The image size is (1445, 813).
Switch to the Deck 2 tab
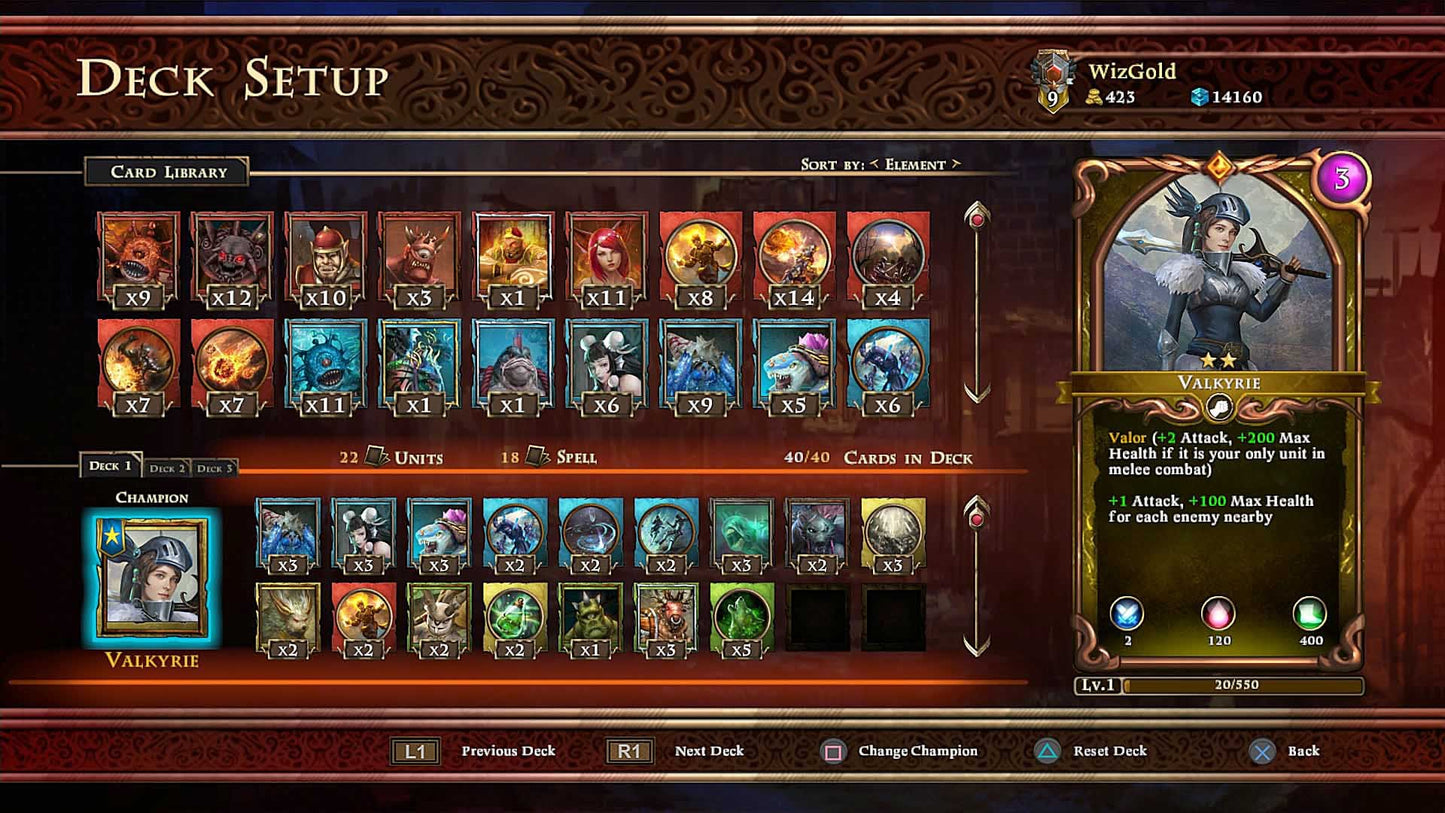point(166,468)
